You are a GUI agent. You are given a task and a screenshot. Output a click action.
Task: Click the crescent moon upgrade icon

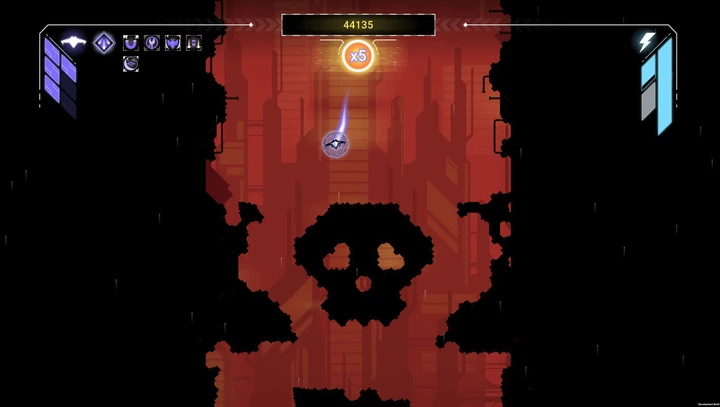pyautogui.click(x=131, y=64)
